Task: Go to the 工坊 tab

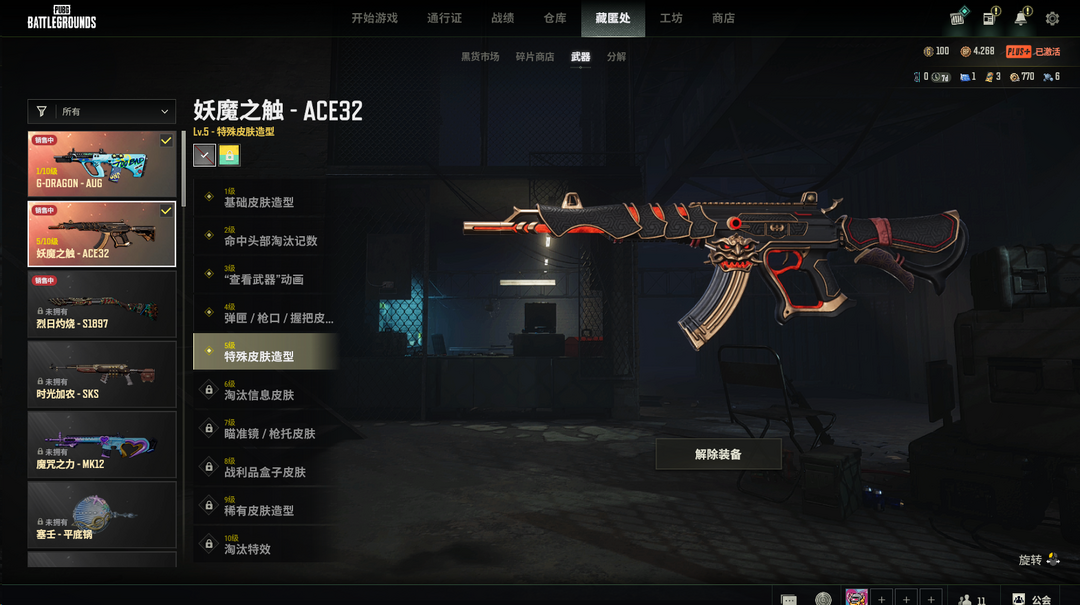Action: [x=671, y=18]
